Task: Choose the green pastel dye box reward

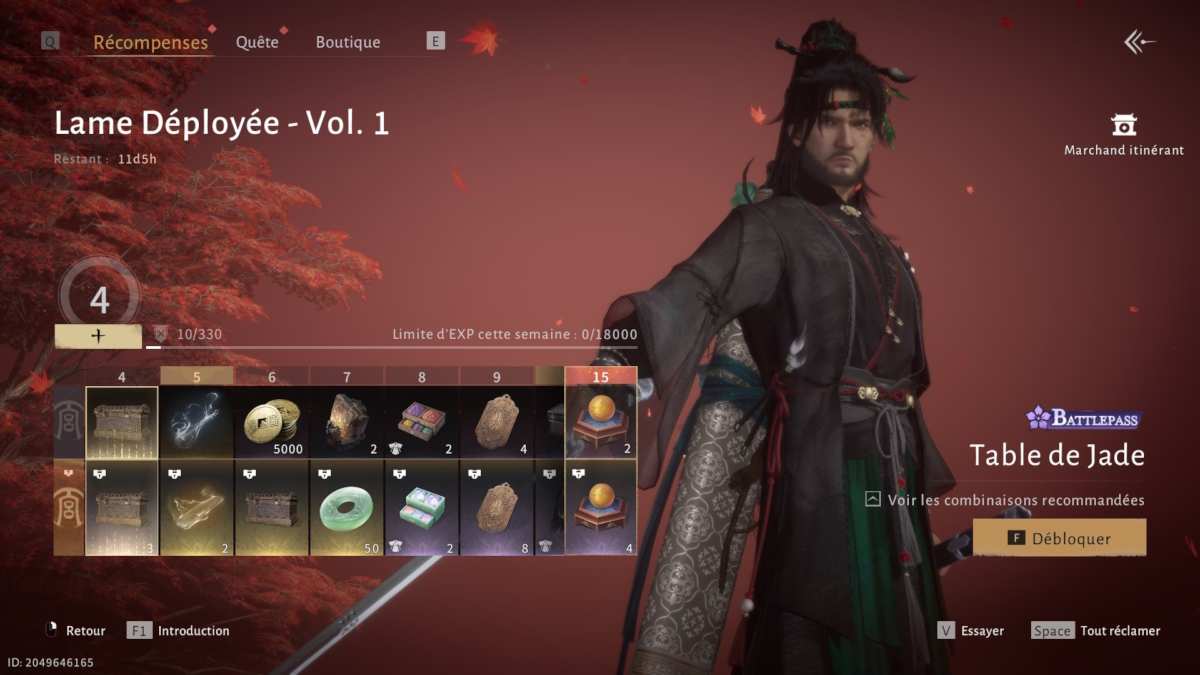Action: click(x=421, y=508)
